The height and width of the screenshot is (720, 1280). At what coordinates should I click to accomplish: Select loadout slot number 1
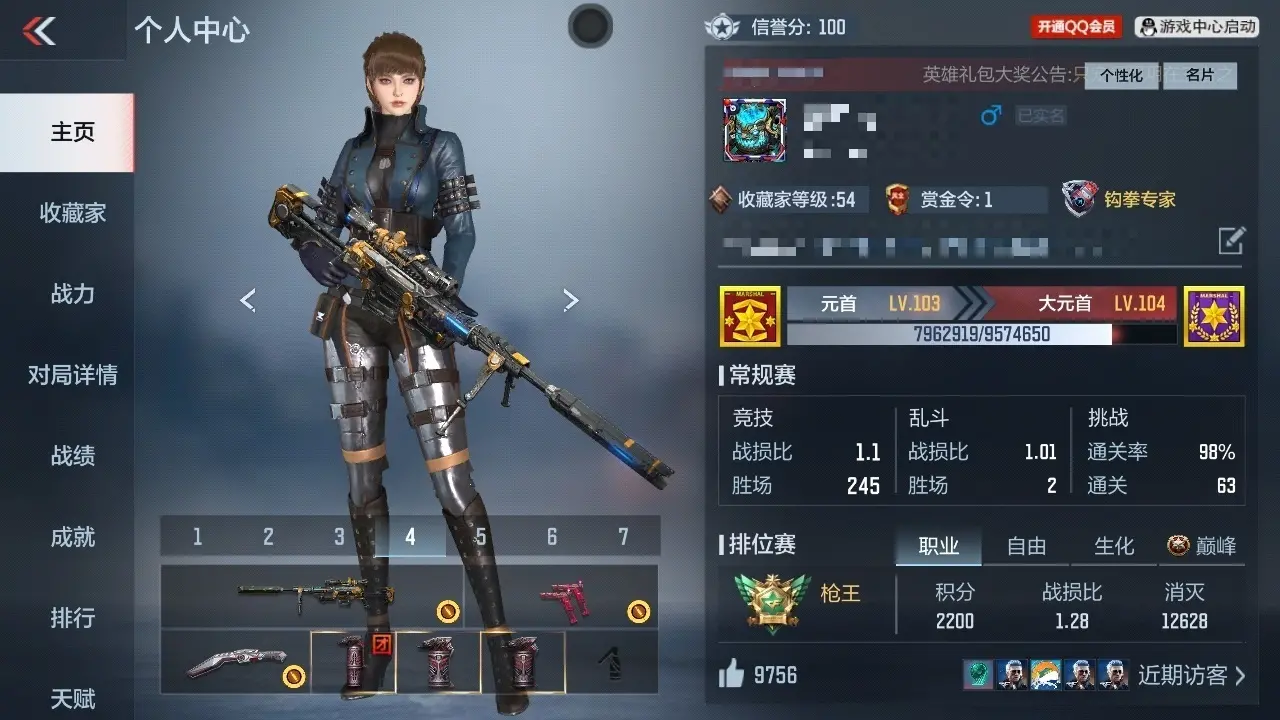(x=197, y=537)
